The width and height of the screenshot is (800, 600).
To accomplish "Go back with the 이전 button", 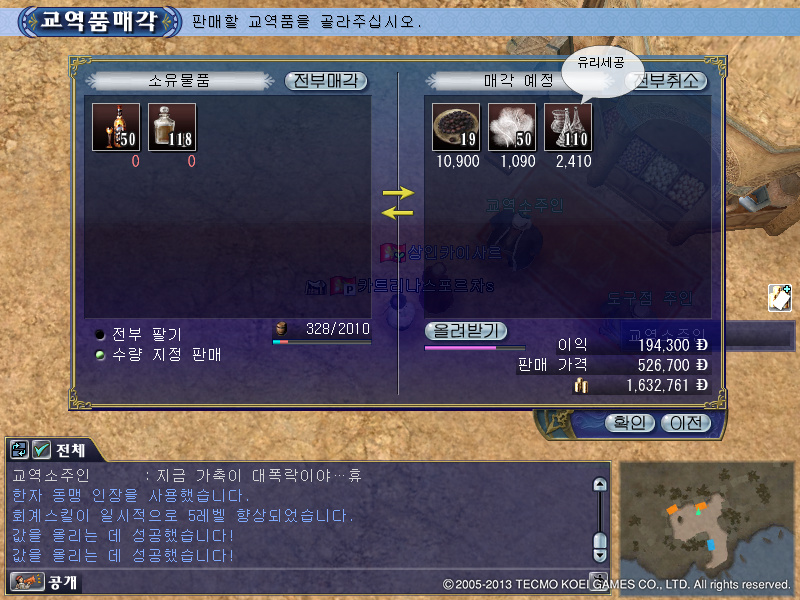I will click(x=685, y=423).
